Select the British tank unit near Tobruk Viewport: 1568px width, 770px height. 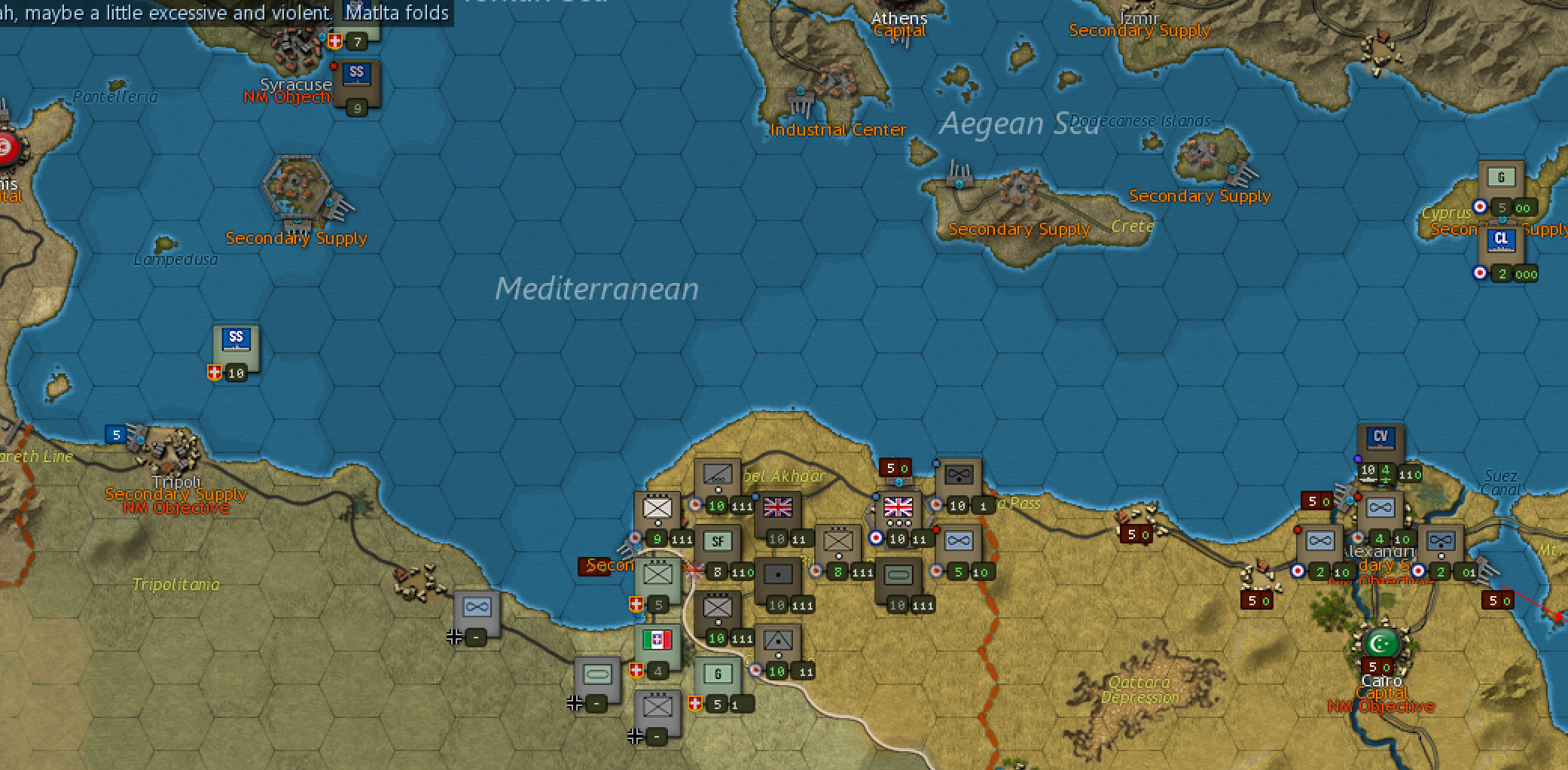point(898,574)
